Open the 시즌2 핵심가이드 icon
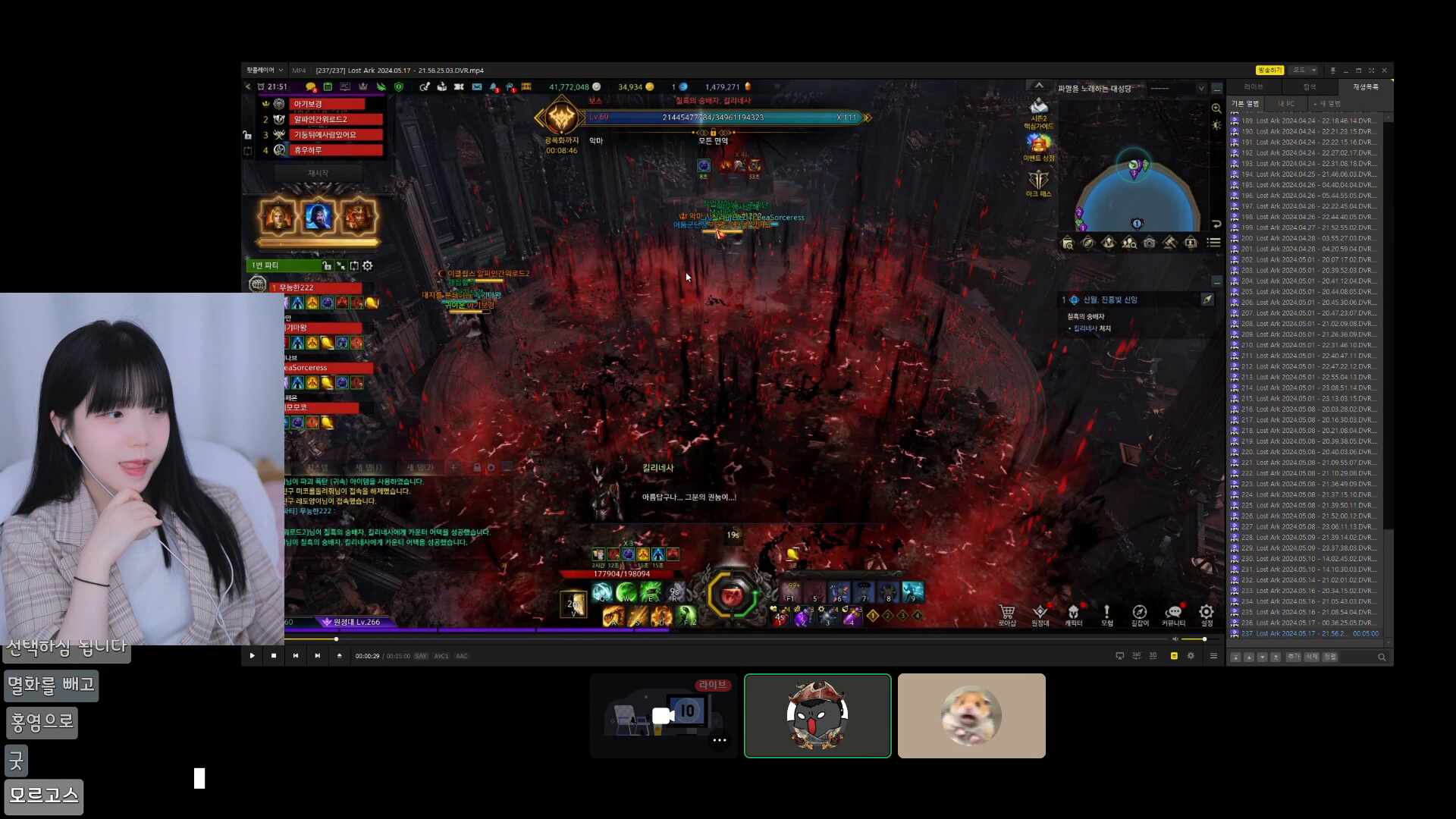 click(x=1038, y=107)
